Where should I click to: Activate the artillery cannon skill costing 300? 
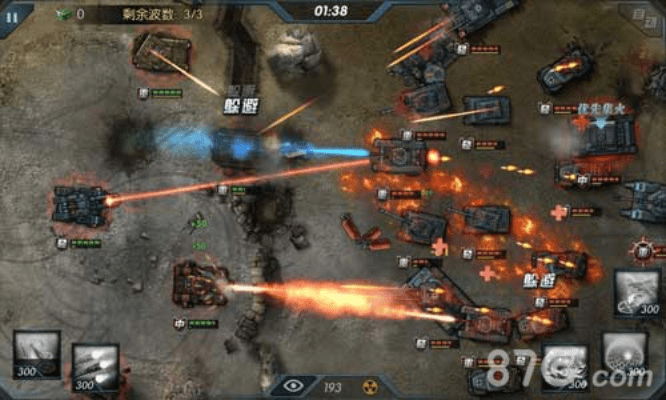point(37,355)
